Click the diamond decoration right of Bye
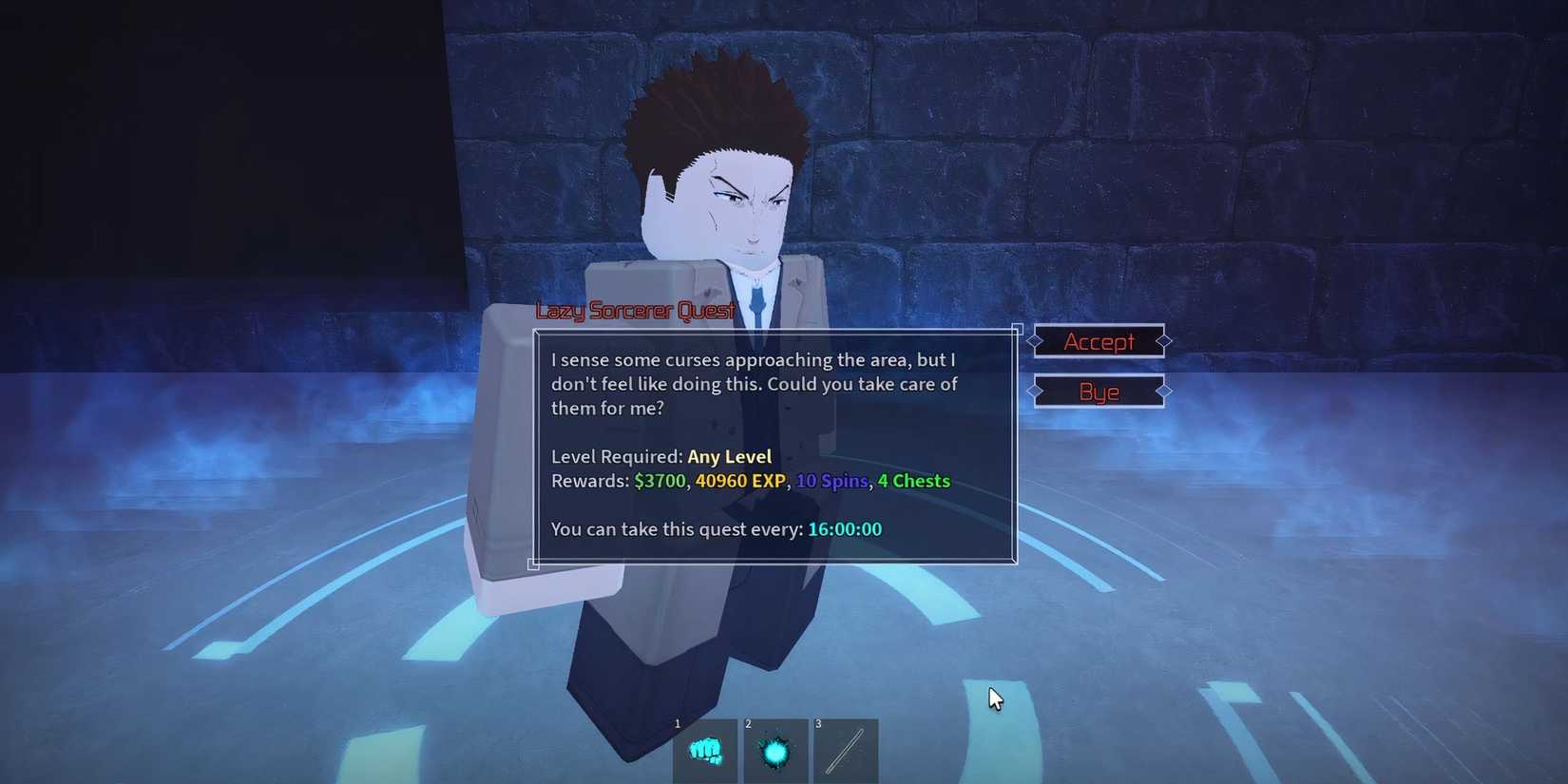Image resolution: width=1568 pixels, height=784 pixels. pyautogui.click(x=1163, y=392)
